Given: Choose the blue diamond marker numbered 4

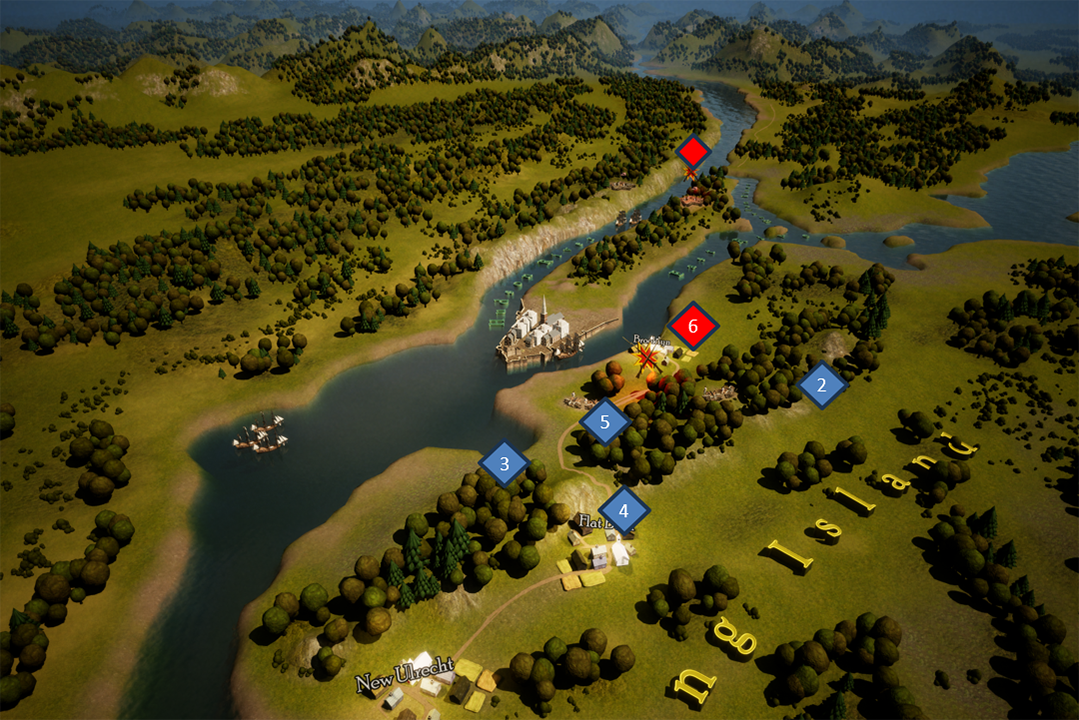Looking at the screenshot, I should tap(624, 512).
